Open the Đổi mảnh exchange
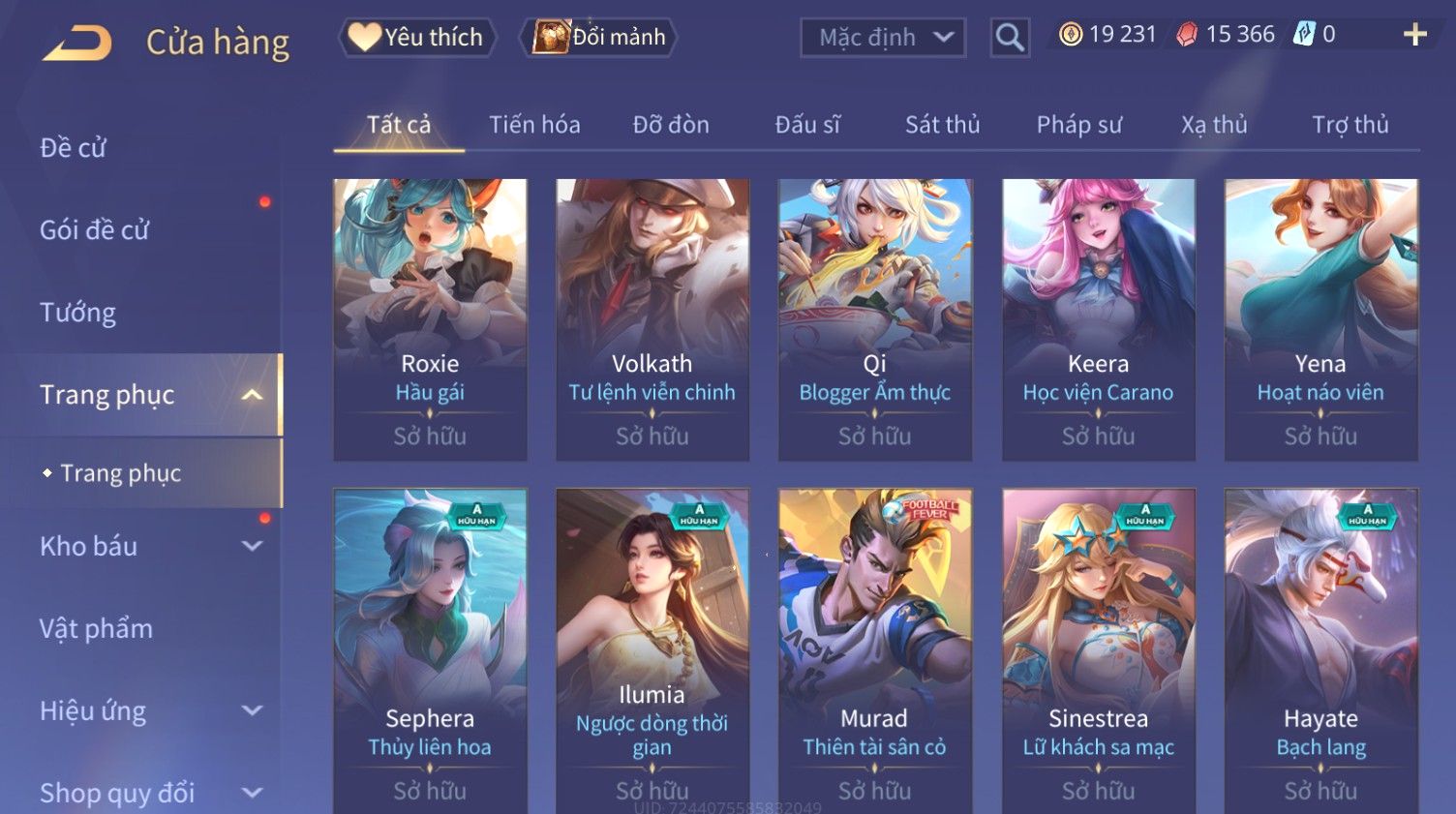The height and width of the screenshot is (814, 1456). tap(600, 37)
